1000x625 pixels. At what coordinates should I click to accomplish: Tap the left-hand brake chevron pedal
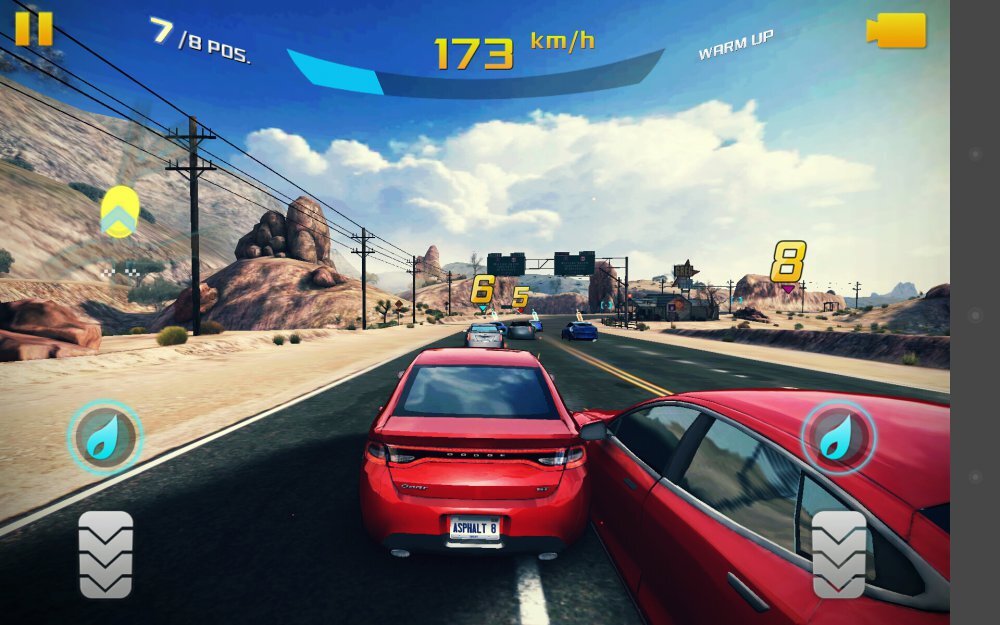[x=106, y=555]
